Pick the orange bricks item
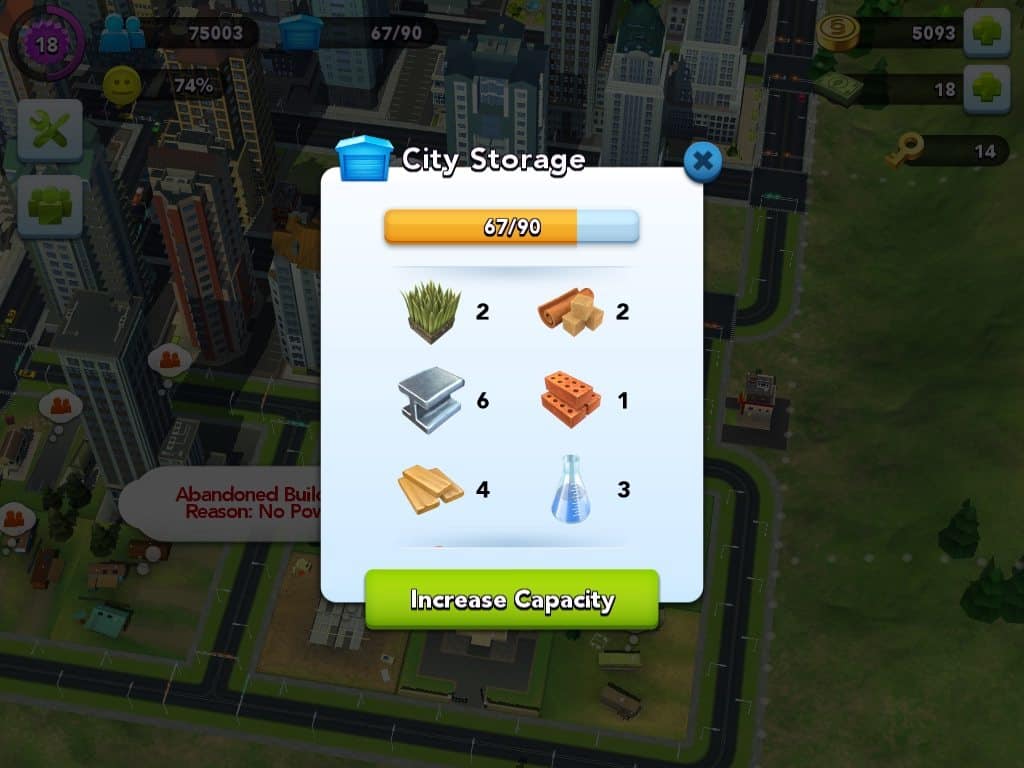This screenshot has width=1024, height=768. tap(571, 400)
